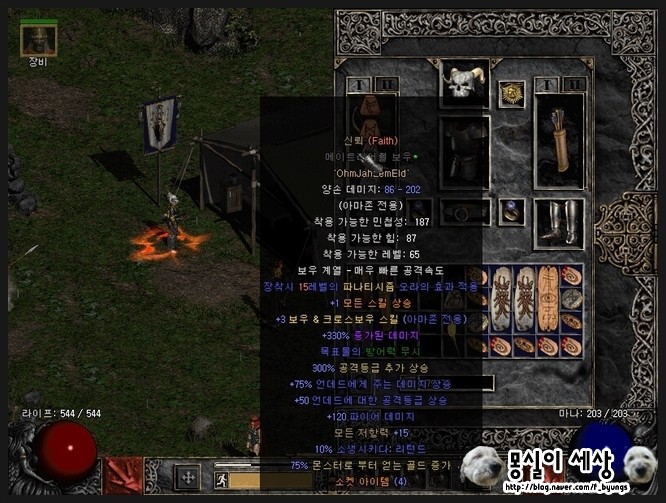This screenshot has width=666, height=503.
Task: Click the golden sun amulet slot
Action: pos(513,93)
